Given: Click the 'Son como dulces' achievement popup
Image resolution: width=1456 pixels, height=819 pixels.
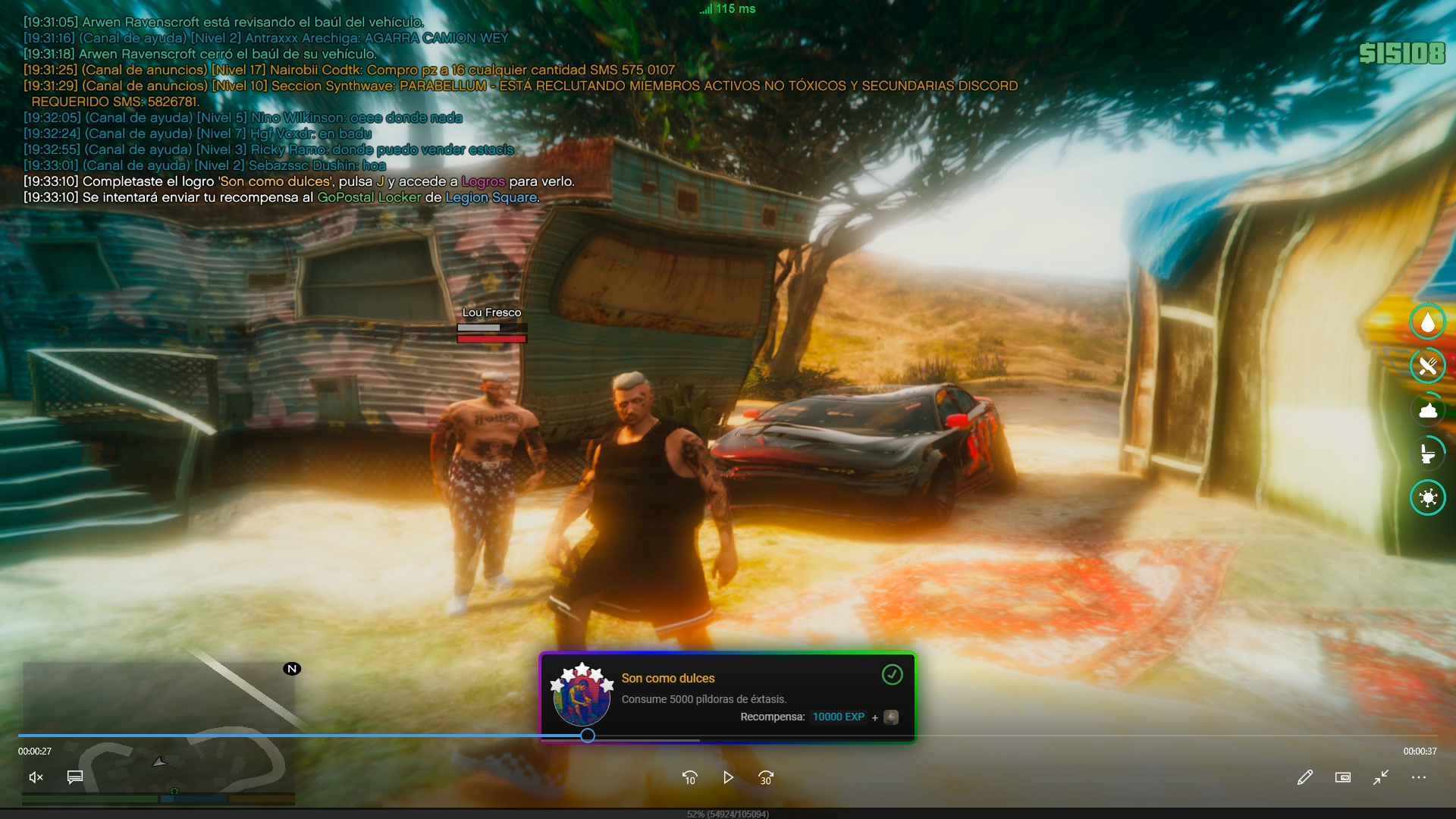Looking at the screenshot, I should [727, 697].
